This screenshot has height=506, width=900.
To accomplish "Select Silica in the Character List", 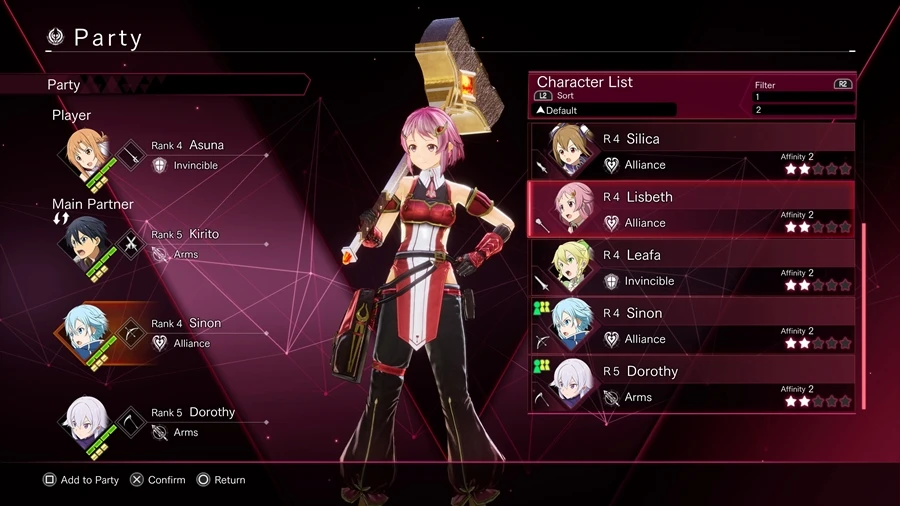I will (690, 151).
